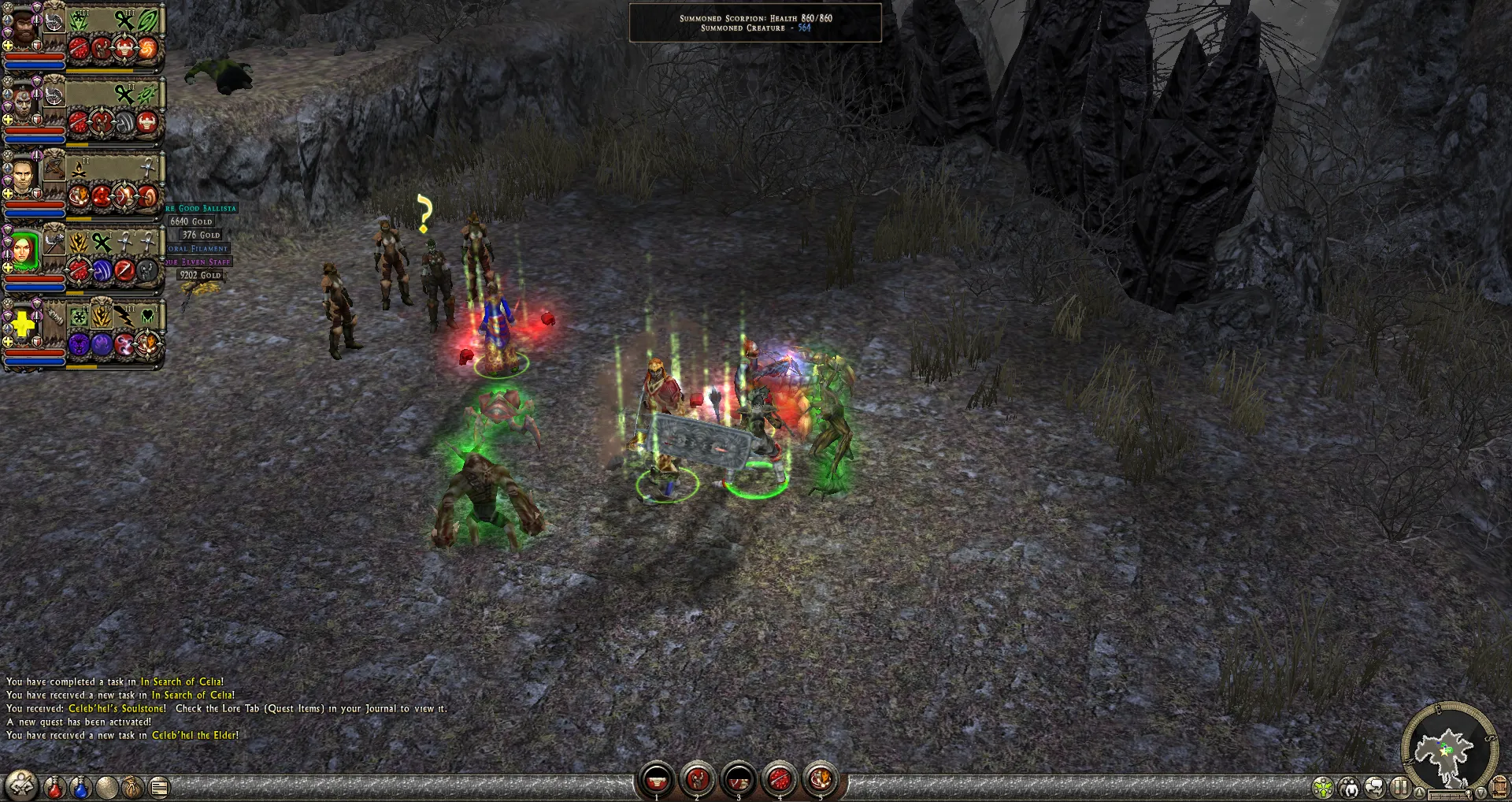Use the red health potion button
The image size is (1512, 802).
tap(54, 787)
